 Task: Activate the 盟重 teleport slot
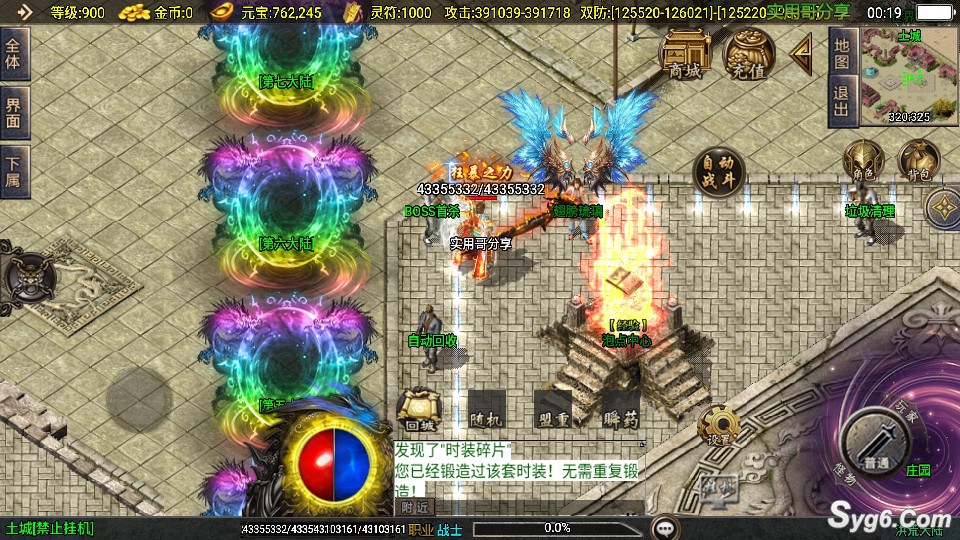(552, 412)
